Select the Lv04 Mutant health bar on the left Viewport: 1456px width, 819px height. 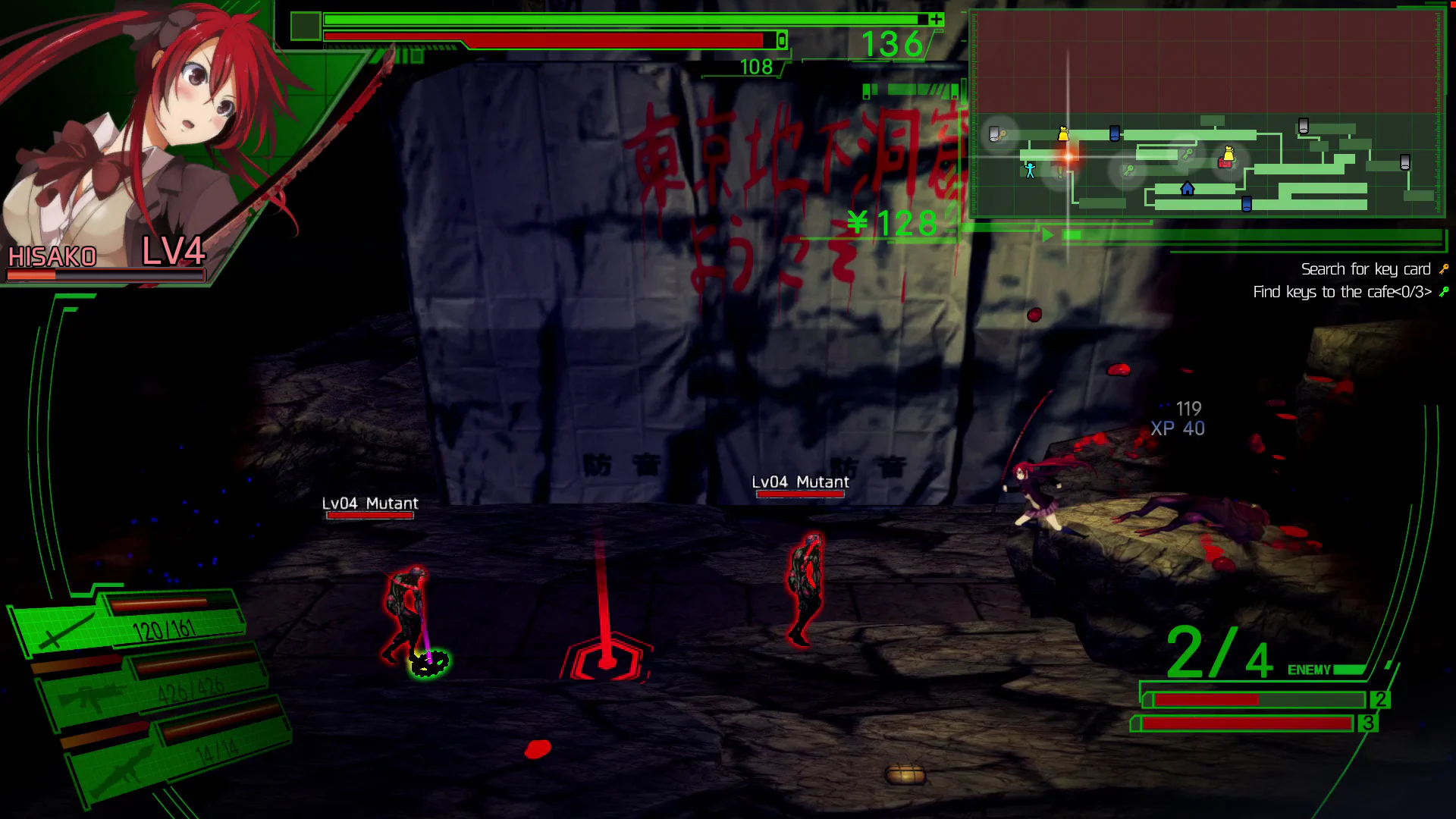tap(369, 514)
